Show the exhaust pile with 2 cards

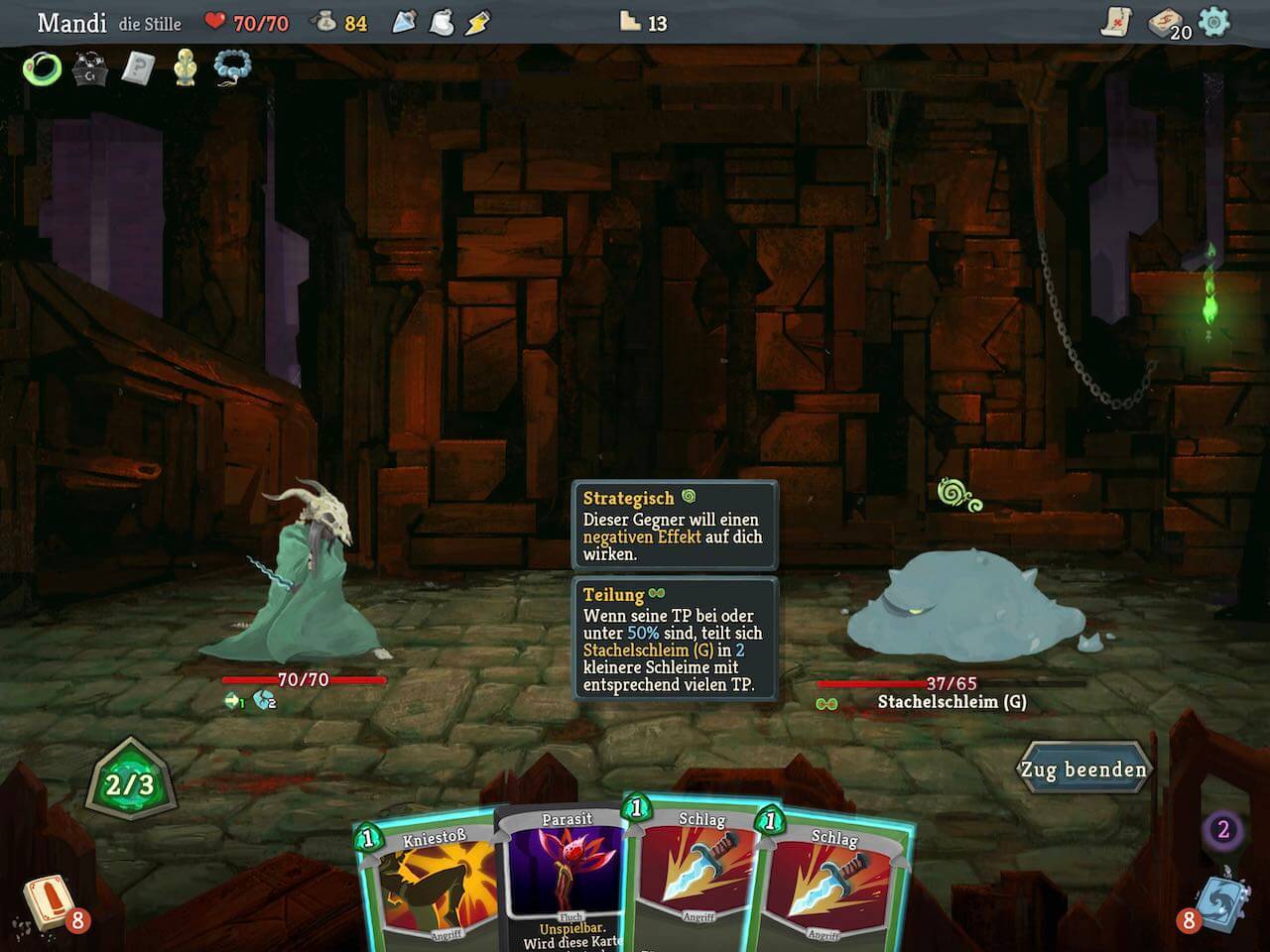[x=1222, y=830]
